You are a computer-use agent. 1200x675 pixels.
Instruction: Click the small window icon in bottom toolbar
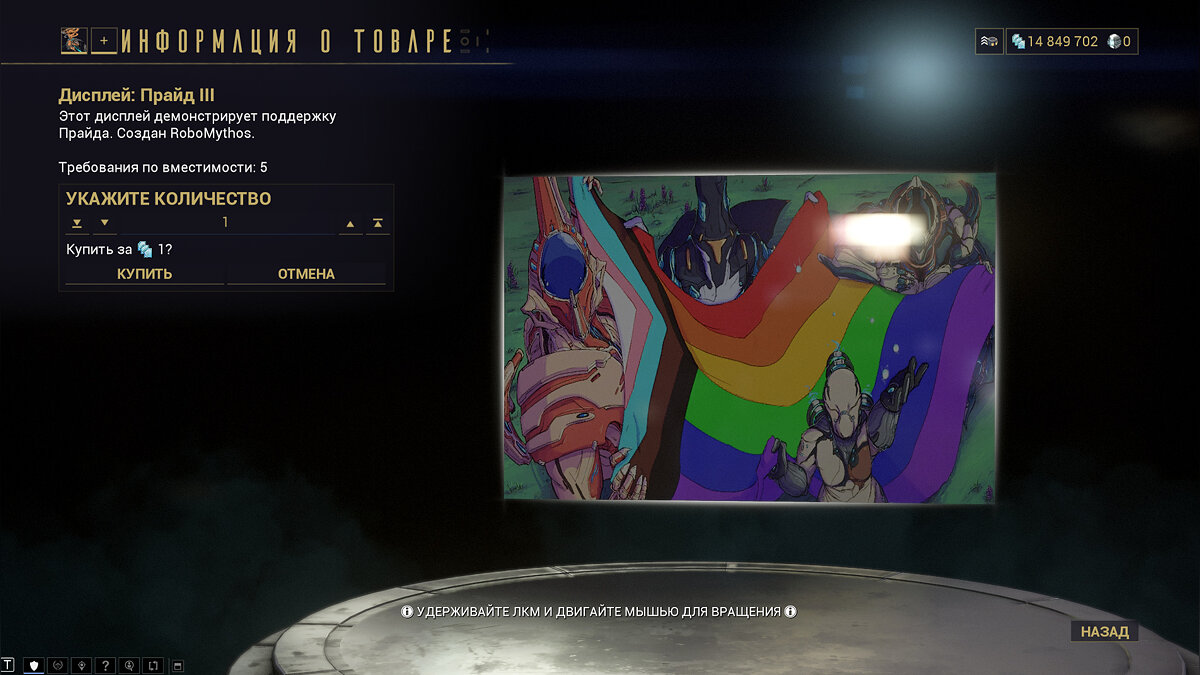point(178,665)
